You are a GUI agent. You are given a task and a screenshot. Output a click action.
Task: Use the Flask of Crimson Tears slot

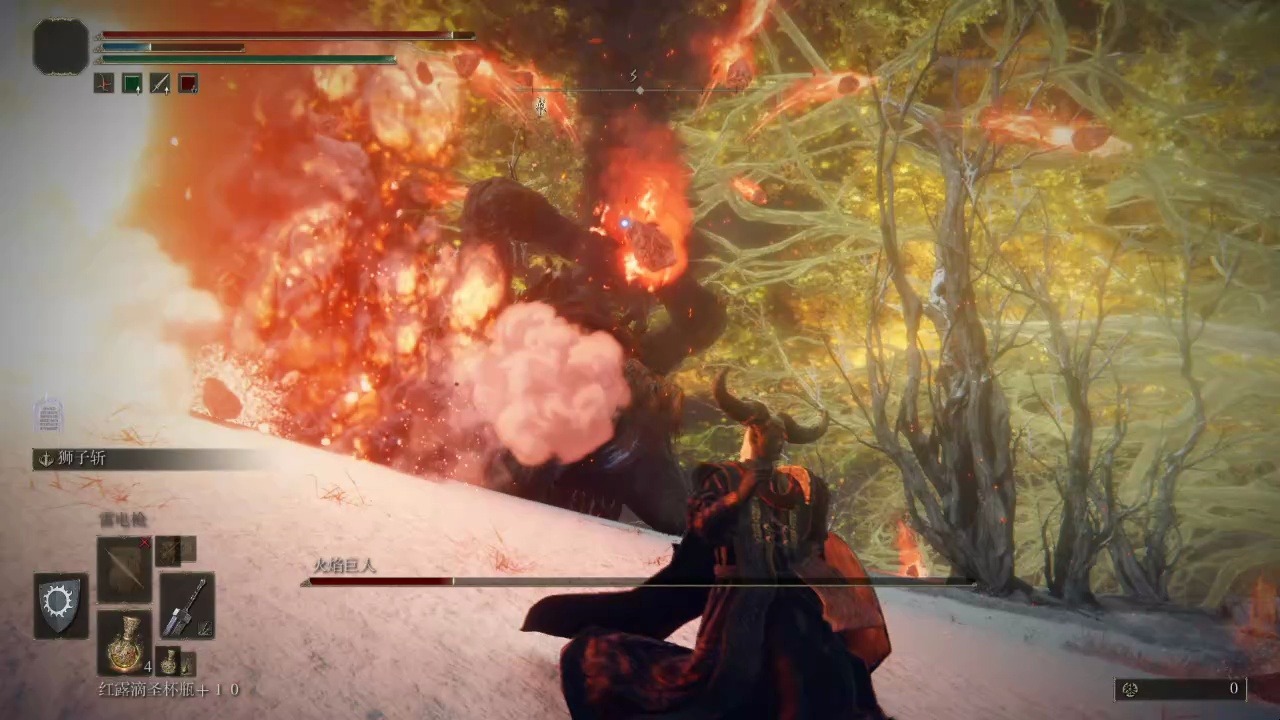(x=124, y=641)
